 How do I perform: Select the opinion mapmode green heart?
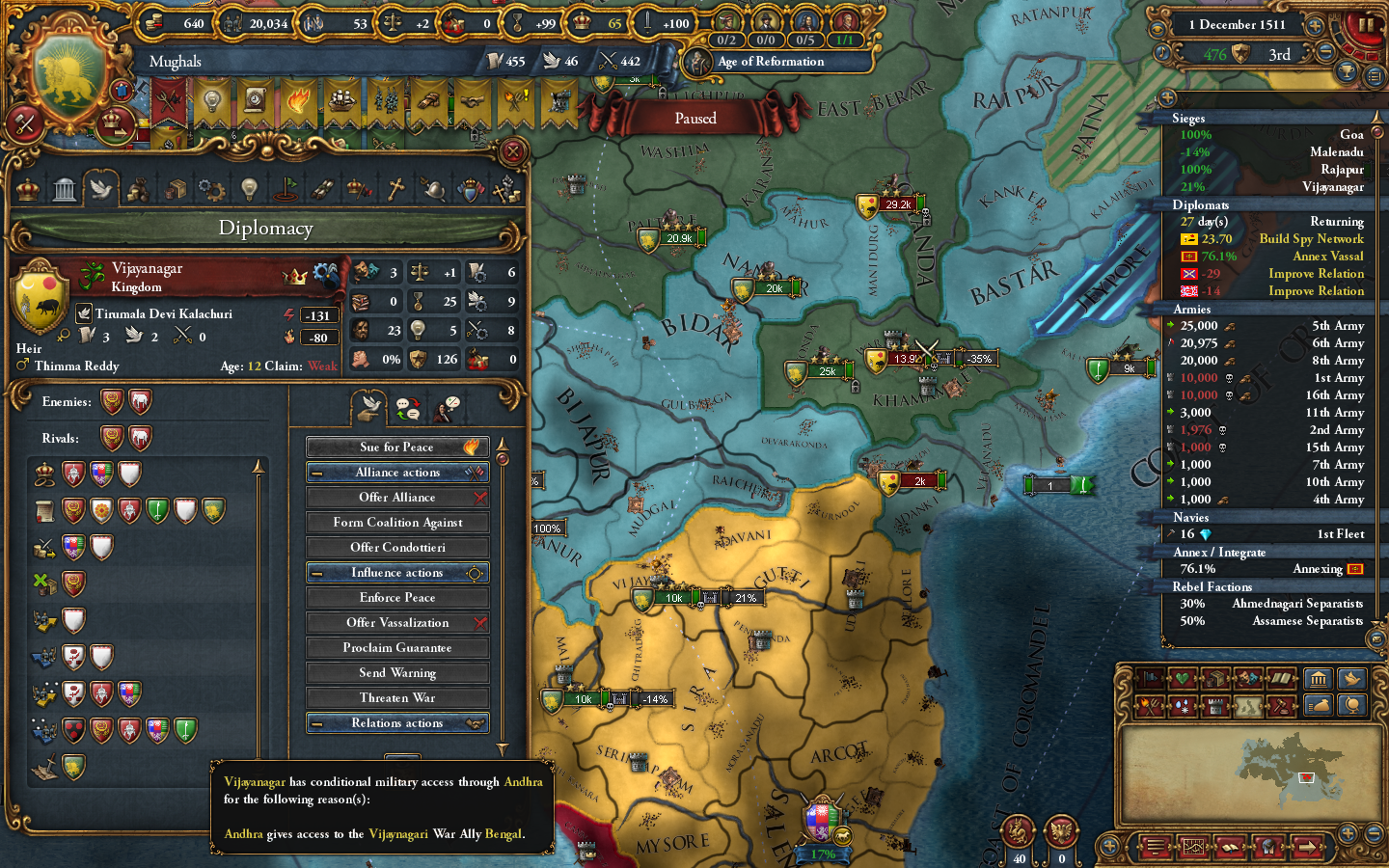tap(1184, 679)
